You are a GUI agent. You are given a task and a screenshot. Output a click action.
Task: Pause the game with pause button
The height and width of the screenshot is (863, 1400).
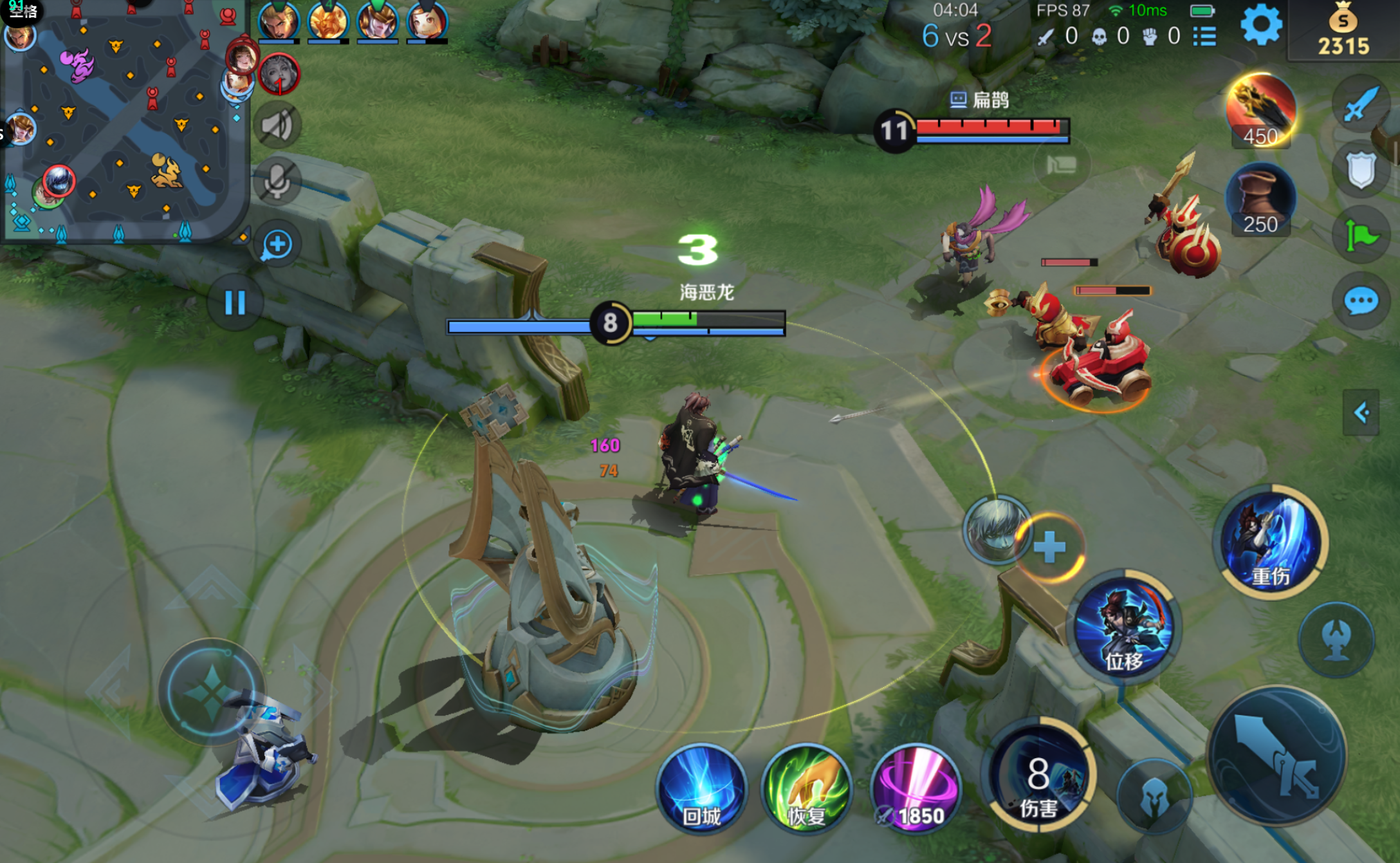pyautogui.click(x=235, y=302)
